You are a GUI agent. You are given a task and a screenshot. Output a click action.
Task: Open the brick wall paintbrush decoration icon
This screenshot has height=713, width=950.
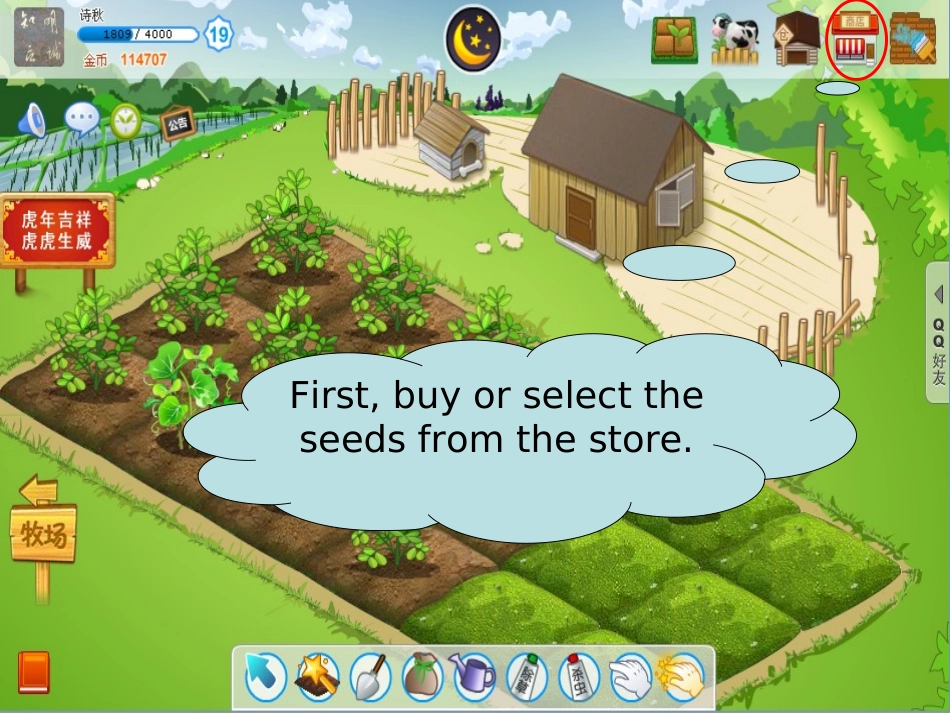tap(913, 40)
